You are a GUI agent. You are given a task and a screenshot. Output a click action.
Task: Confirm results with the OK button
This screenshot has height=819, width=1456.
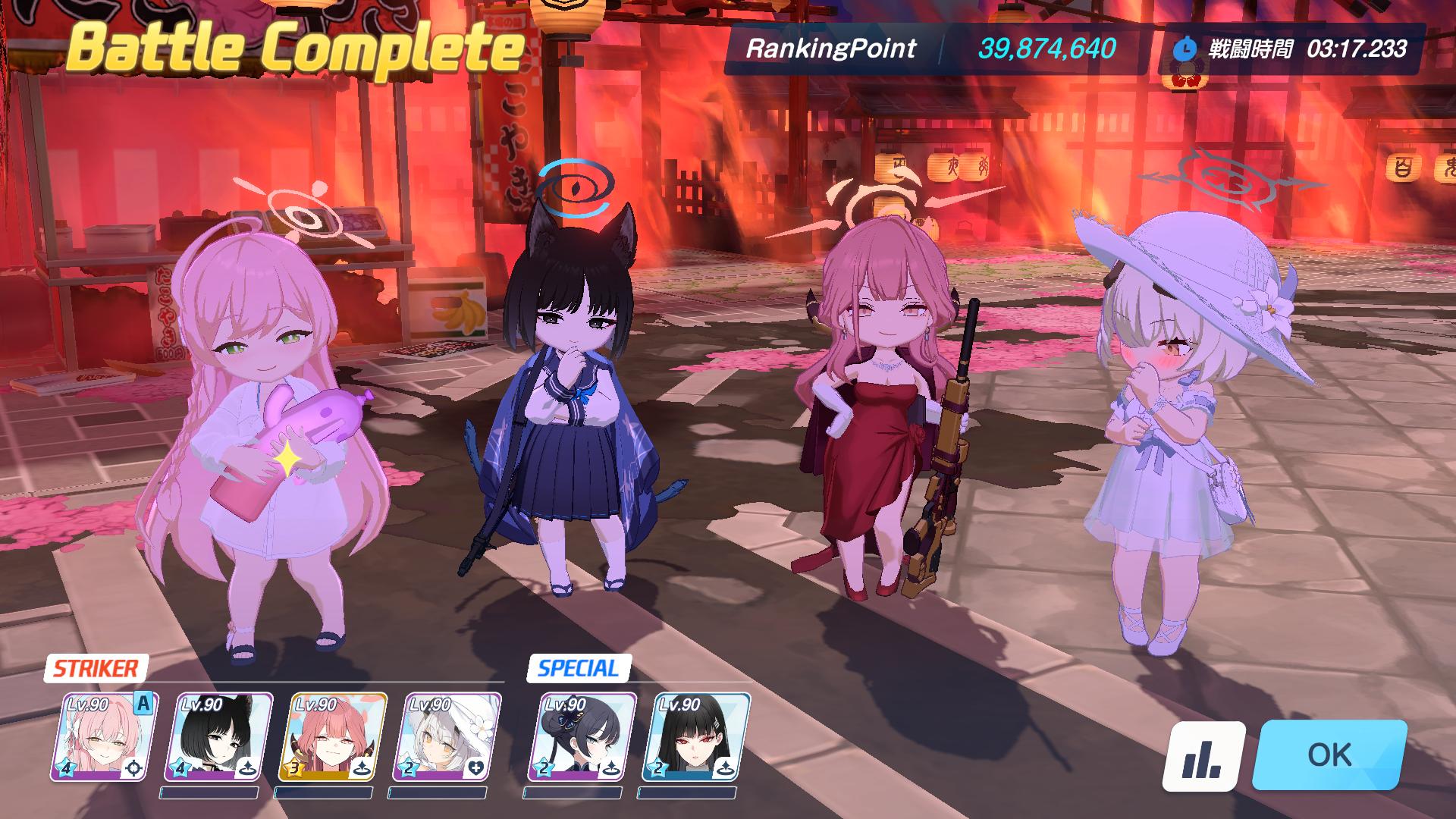click(x=1330, y=755)
